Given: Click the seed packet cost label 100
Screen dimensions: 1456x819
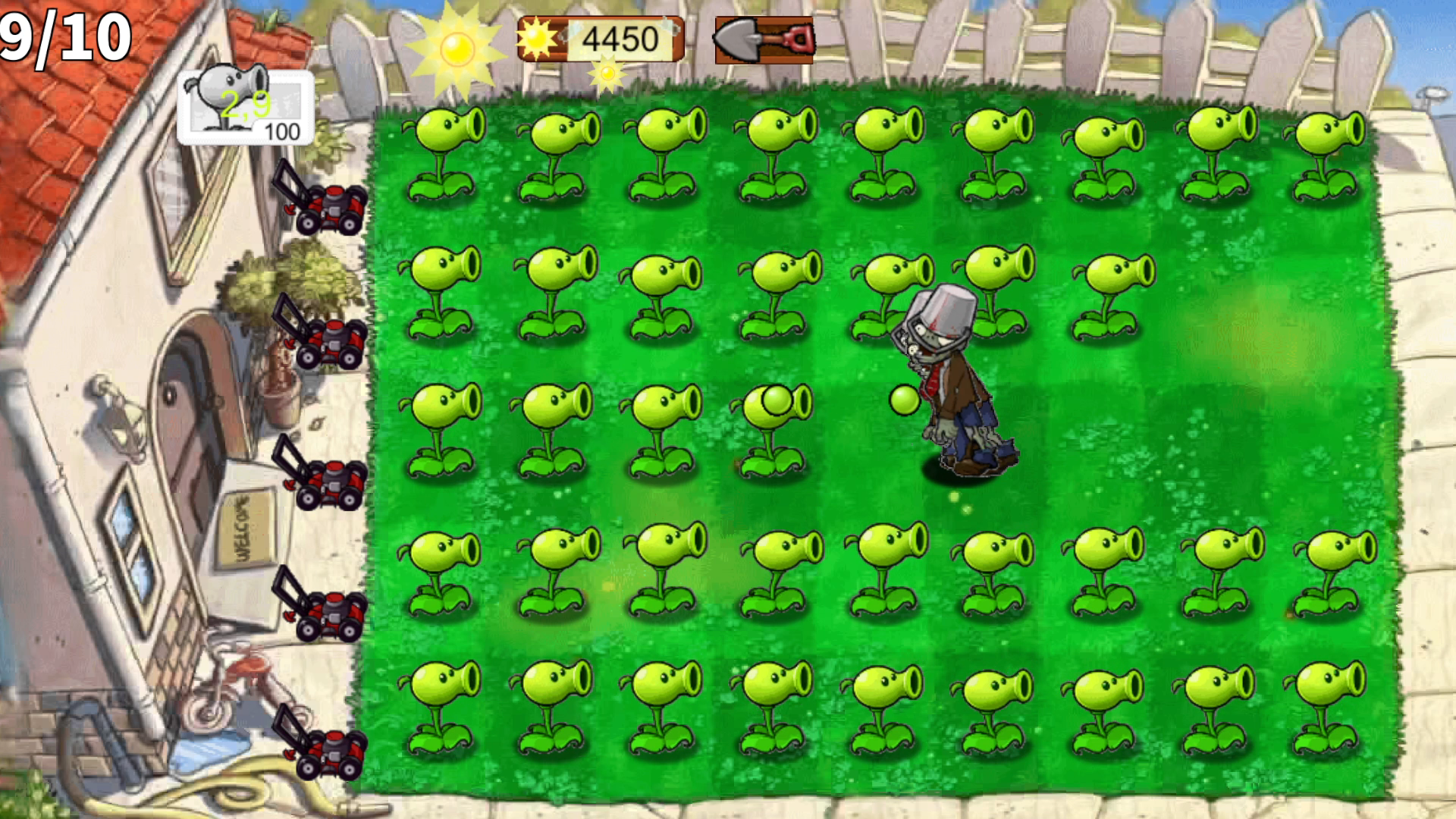Looking at the screenshot, I should pyautogui.click(x=281, y=131).
